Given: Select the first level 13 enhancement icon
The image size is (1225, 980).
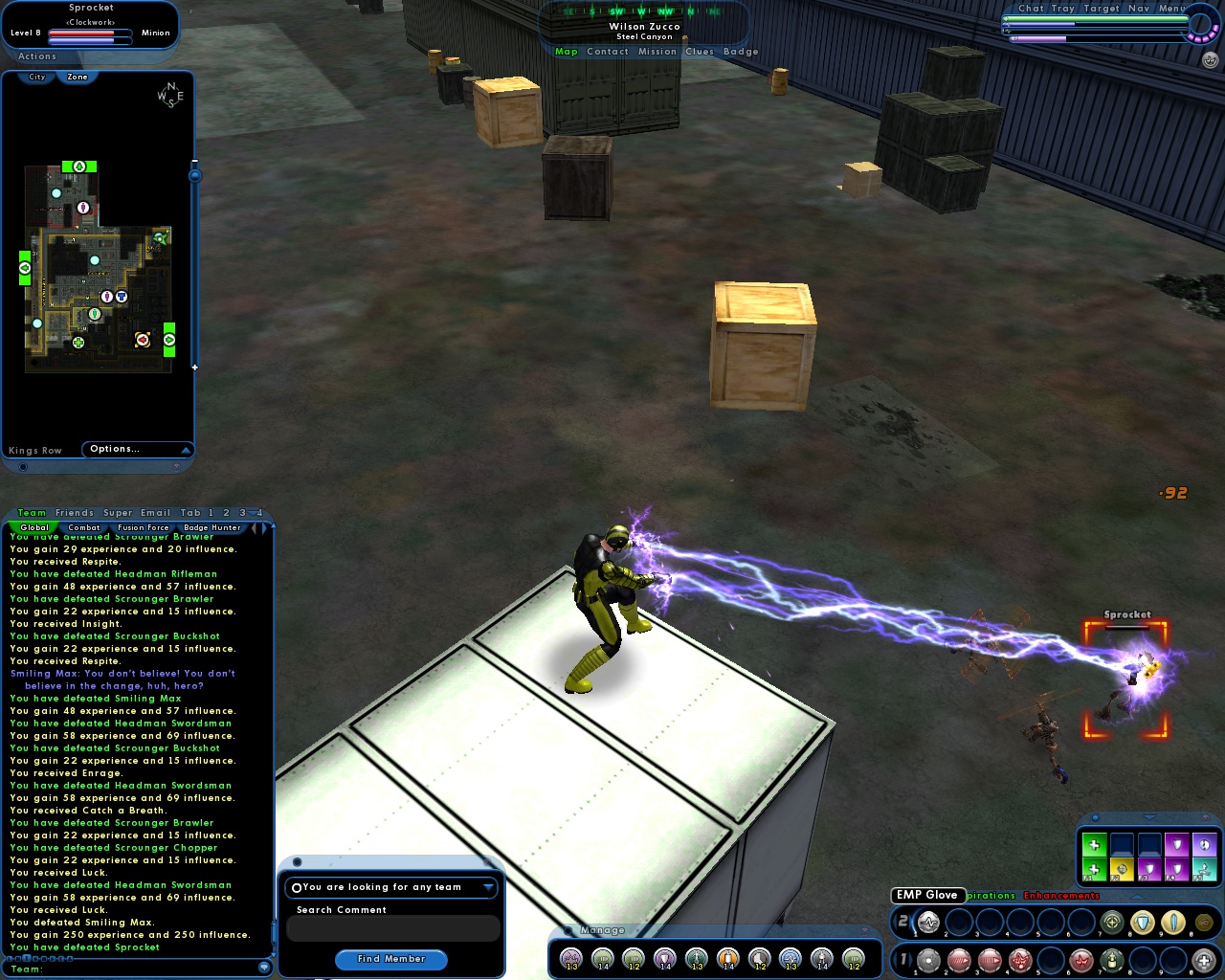Looking at the screenshot, I should tap(570, 958).
